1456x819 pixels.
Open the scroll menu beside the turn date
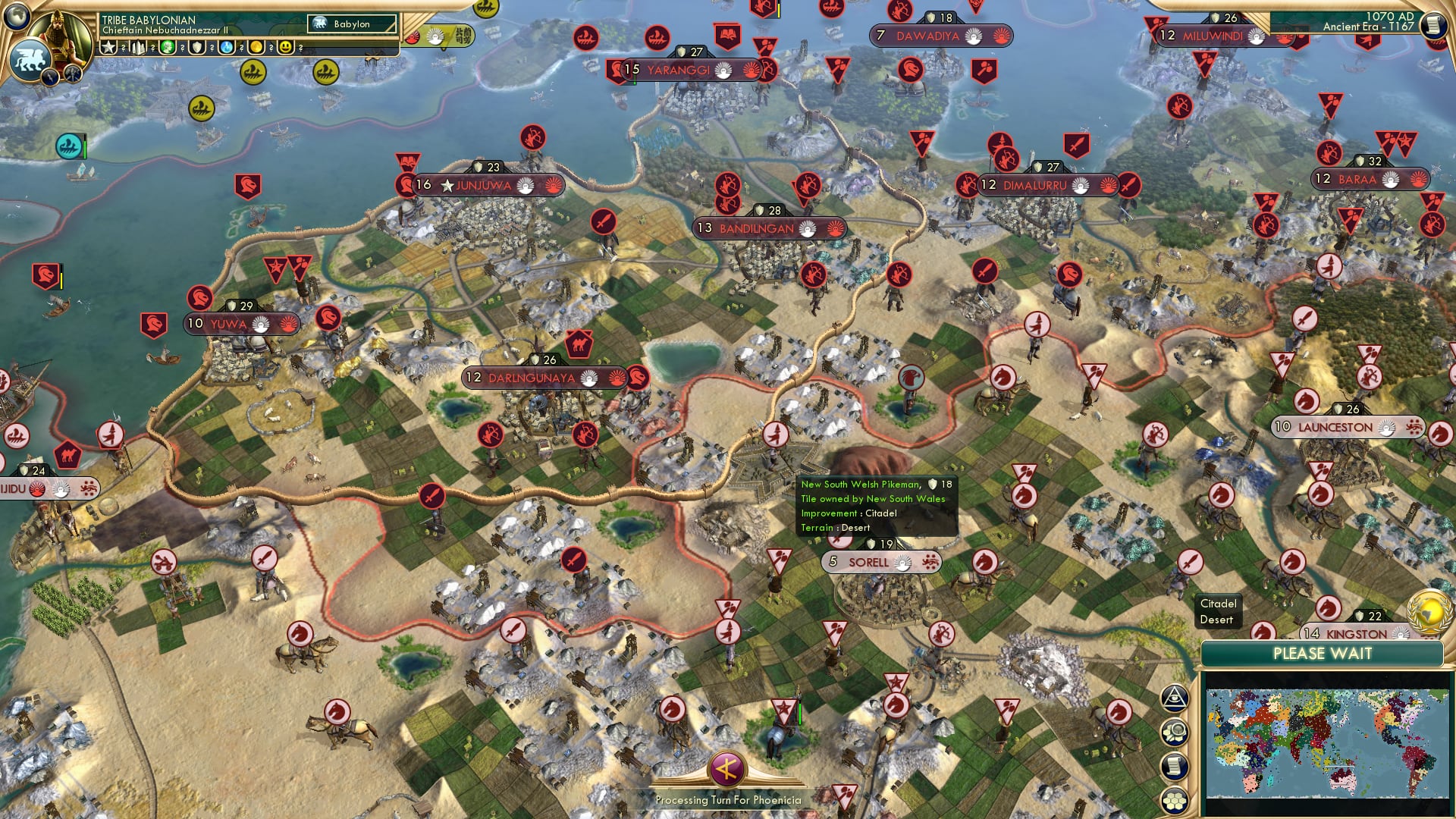[x=1432, y=25]
